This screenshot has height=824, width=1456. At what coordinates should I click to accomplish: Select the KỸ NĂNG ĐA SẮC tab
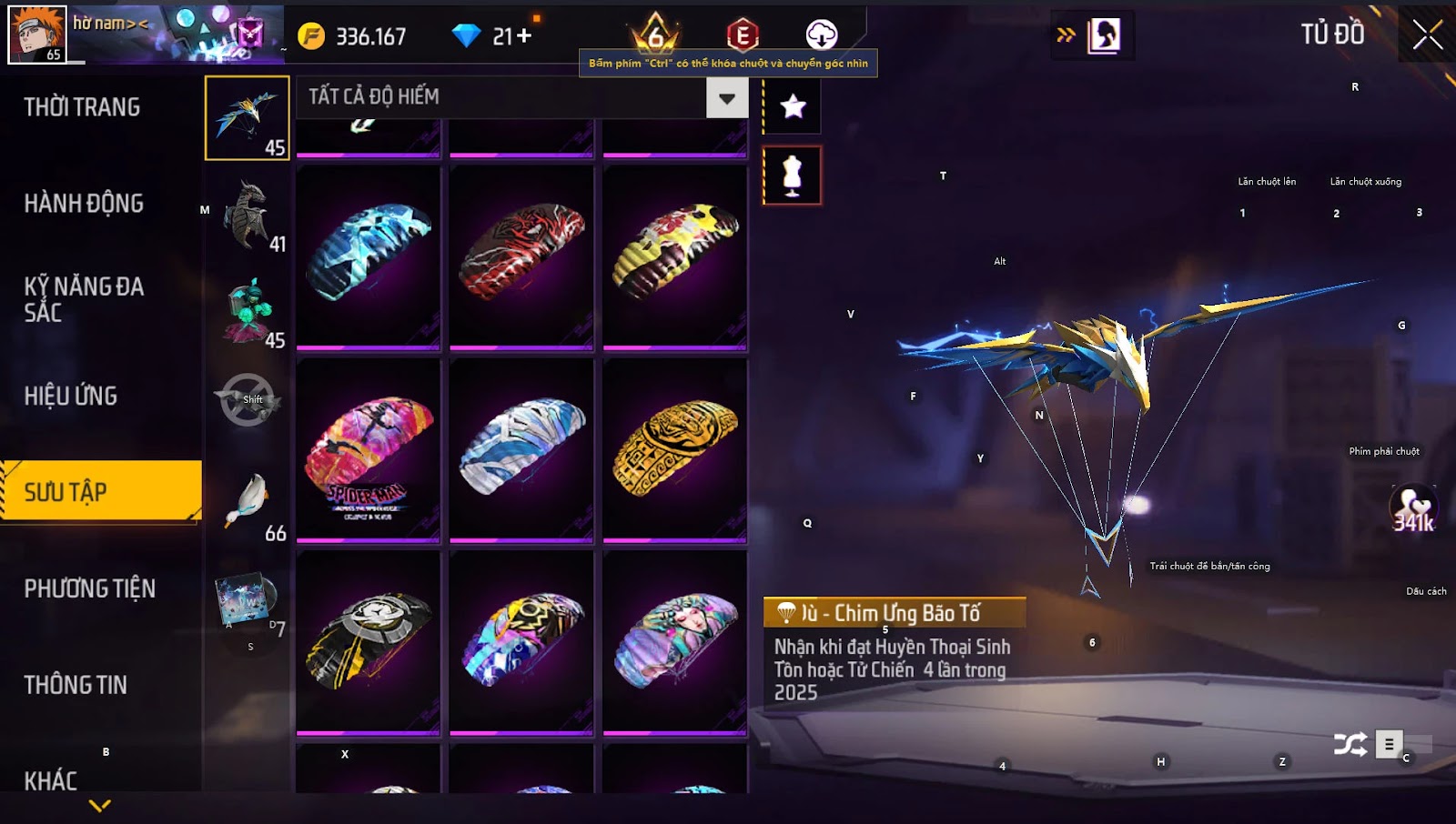tap(84, 299)
